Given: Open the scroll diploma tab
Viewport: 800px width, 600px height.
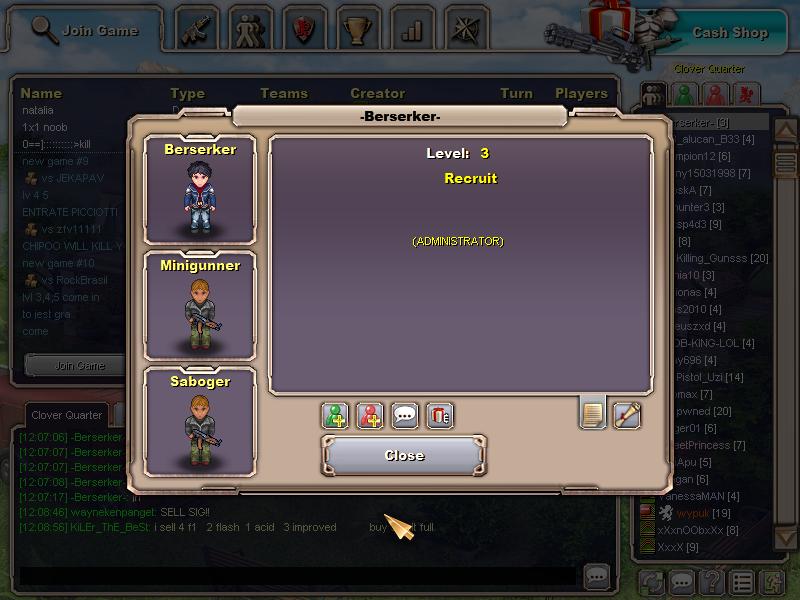Looking at the screenshot, I should (627, 414).
